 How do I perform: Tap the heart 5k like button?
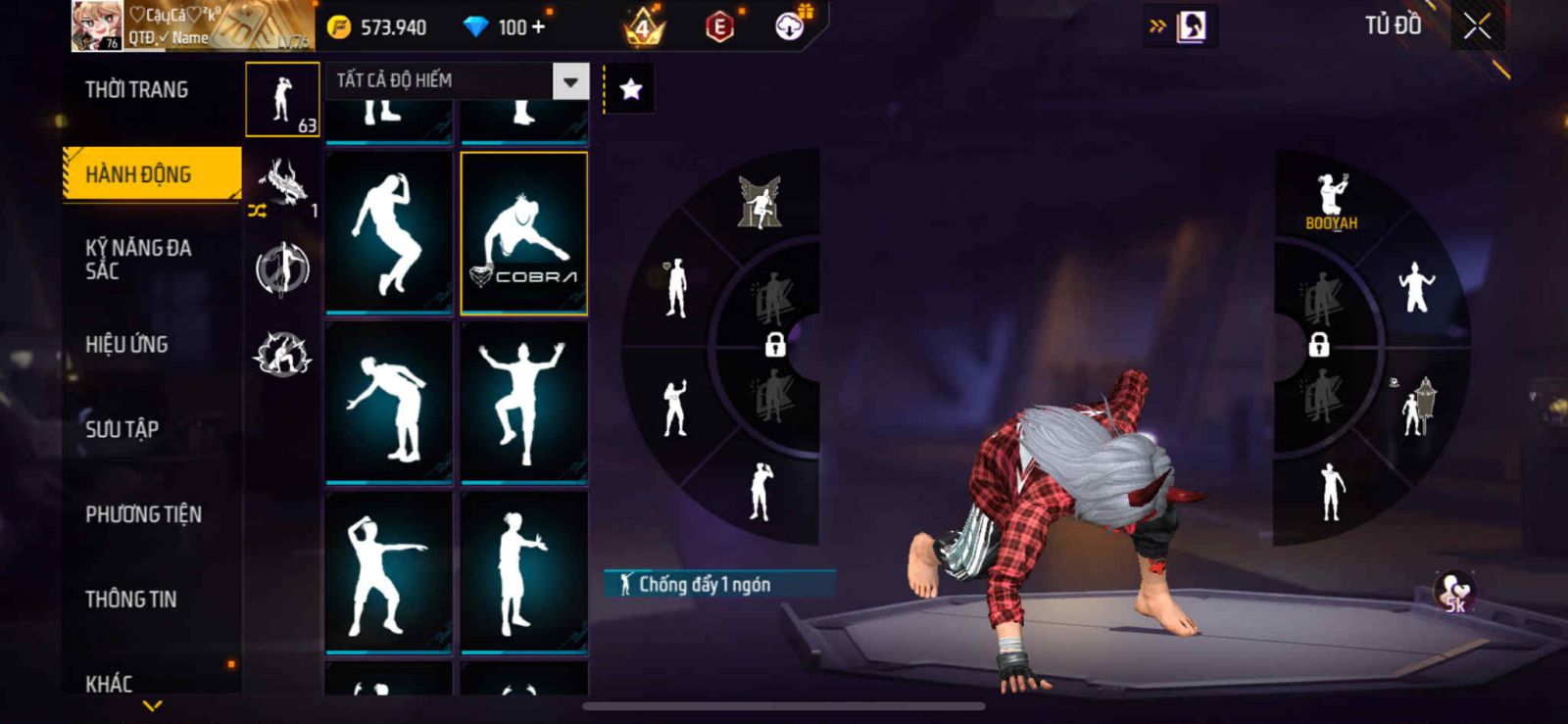coord(1454,591)
